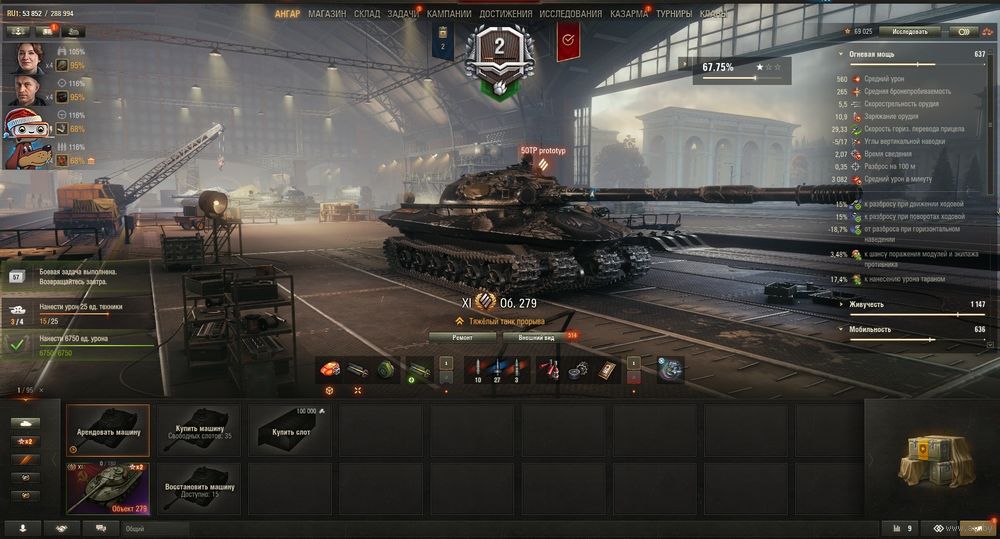Select the Купить машину buy vehicle tile

point(199,429)
